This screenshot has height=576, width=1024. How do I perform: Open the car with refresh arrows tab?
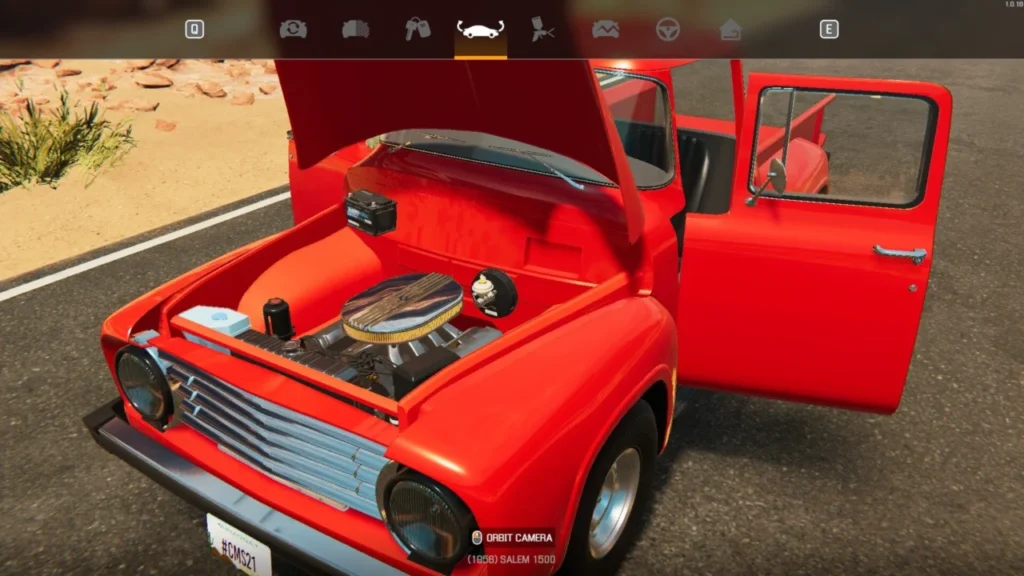click(293, 29)
